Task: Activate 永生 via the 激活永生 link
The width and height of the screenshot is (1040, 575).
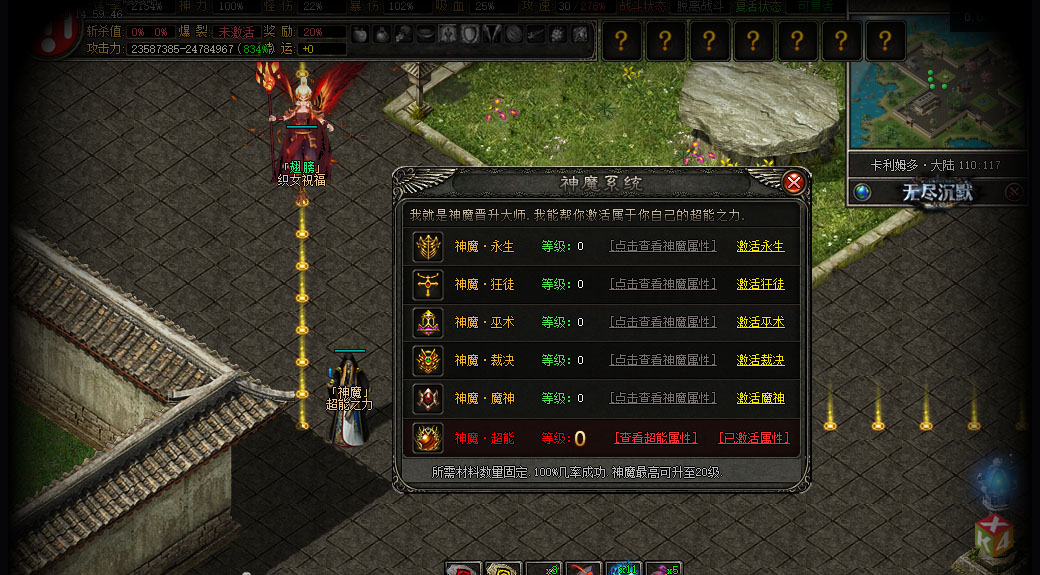Action: 760,246
